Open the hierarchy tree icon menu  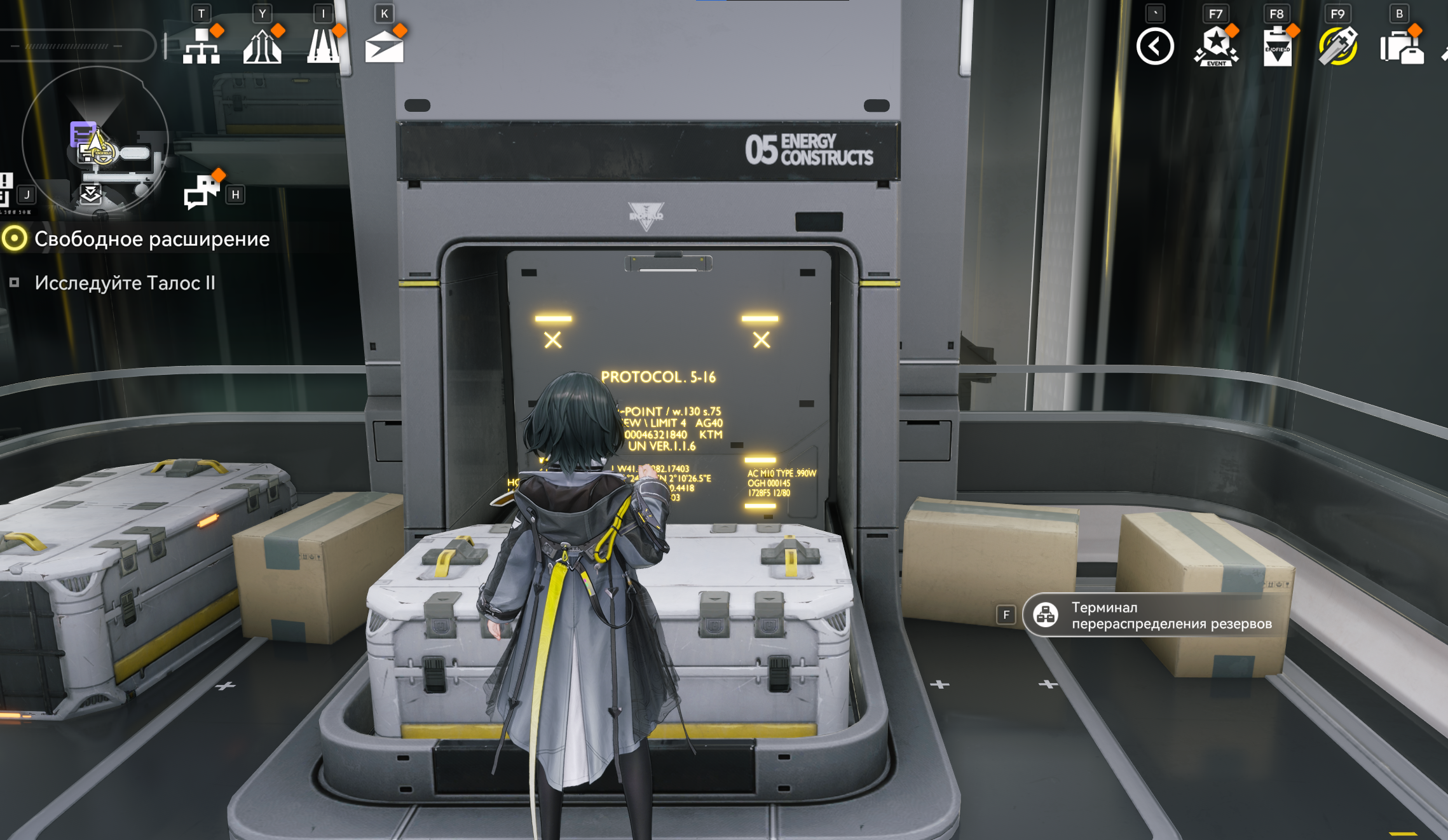coord(201,46)
